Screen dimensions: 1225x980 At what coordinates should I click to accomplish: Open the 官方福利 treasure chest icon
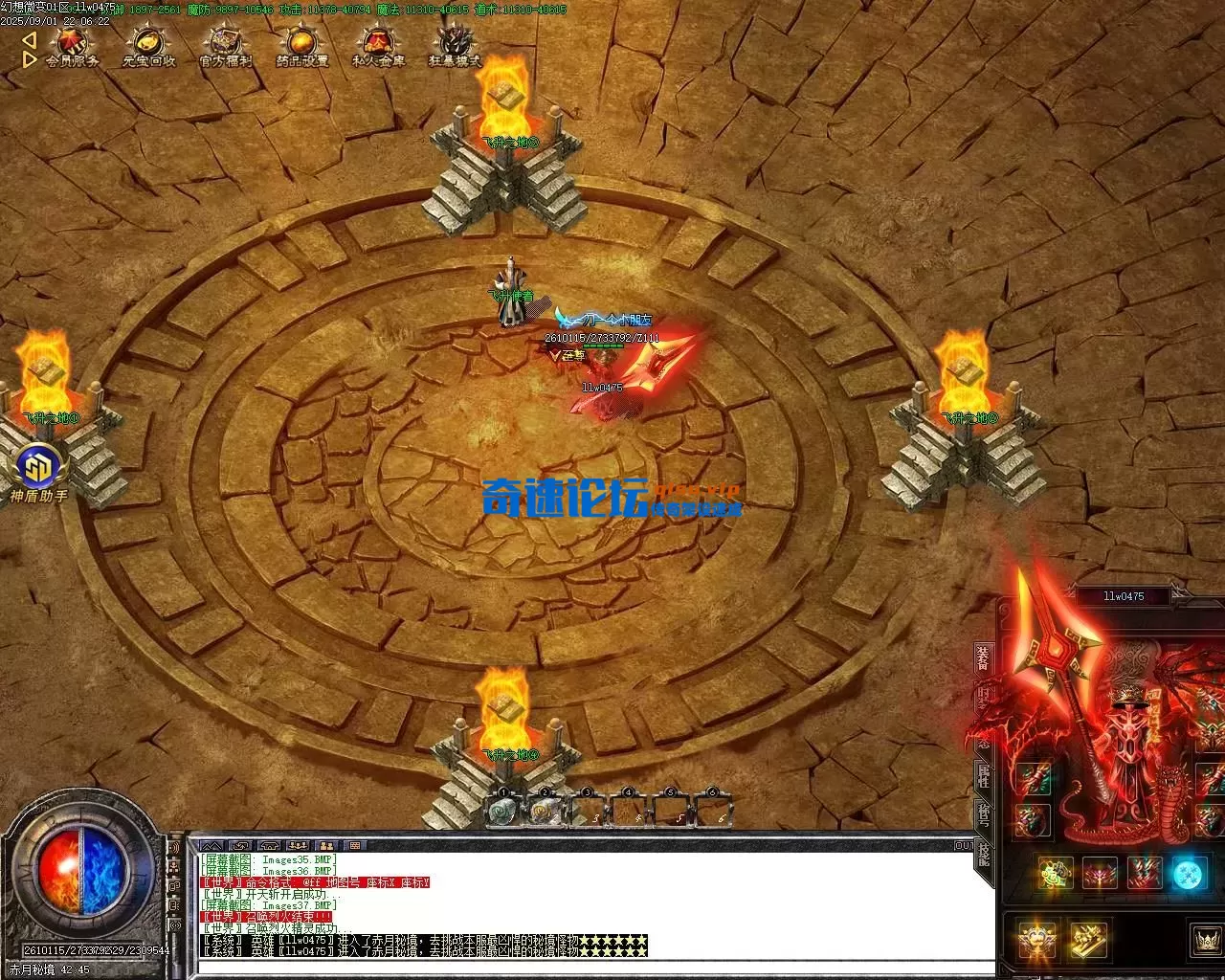click(x=225, y=47)
